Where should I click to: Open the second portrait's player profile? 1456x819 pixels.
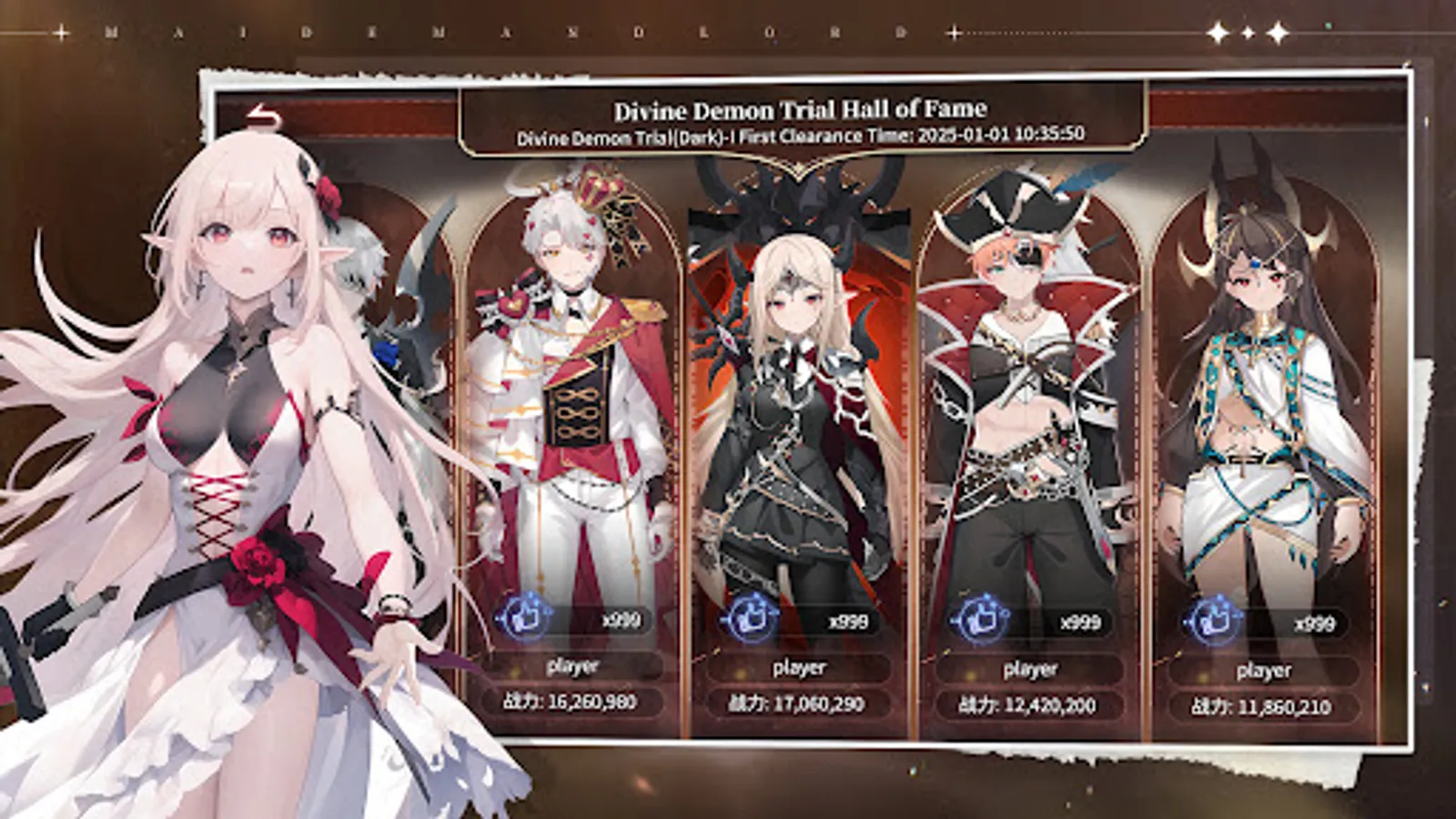(x=799, y=667)
